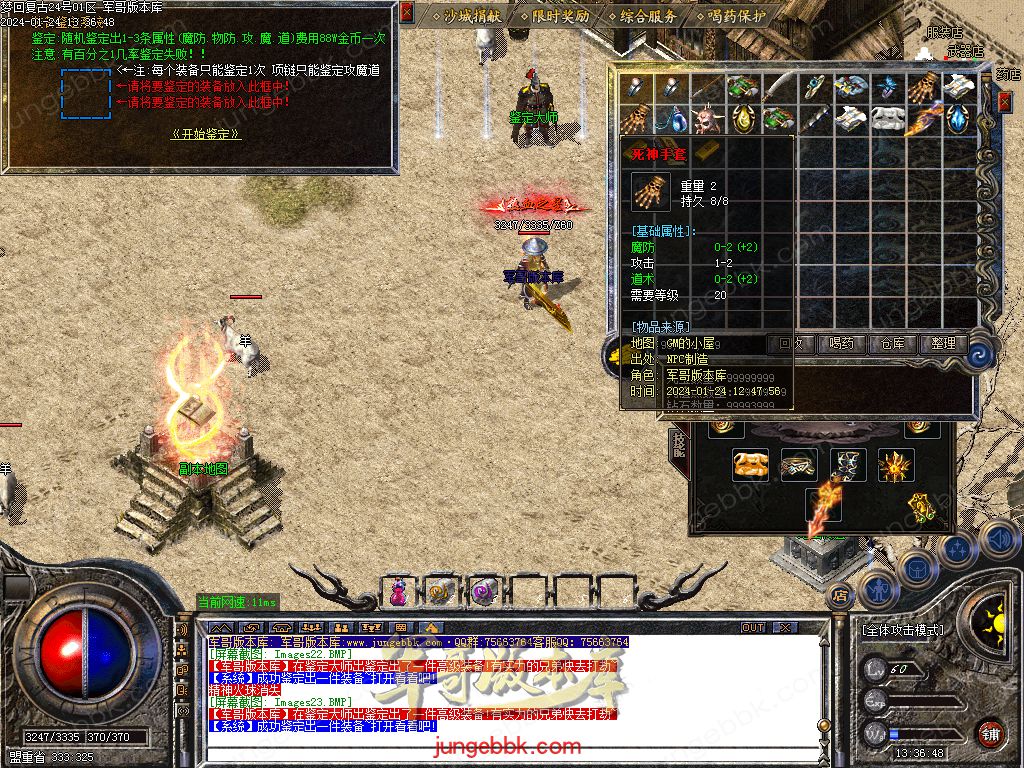This screenshot has height=768, width=1024.
Task: Select the horned skull helmet in the bag
Action: point(707,119)
